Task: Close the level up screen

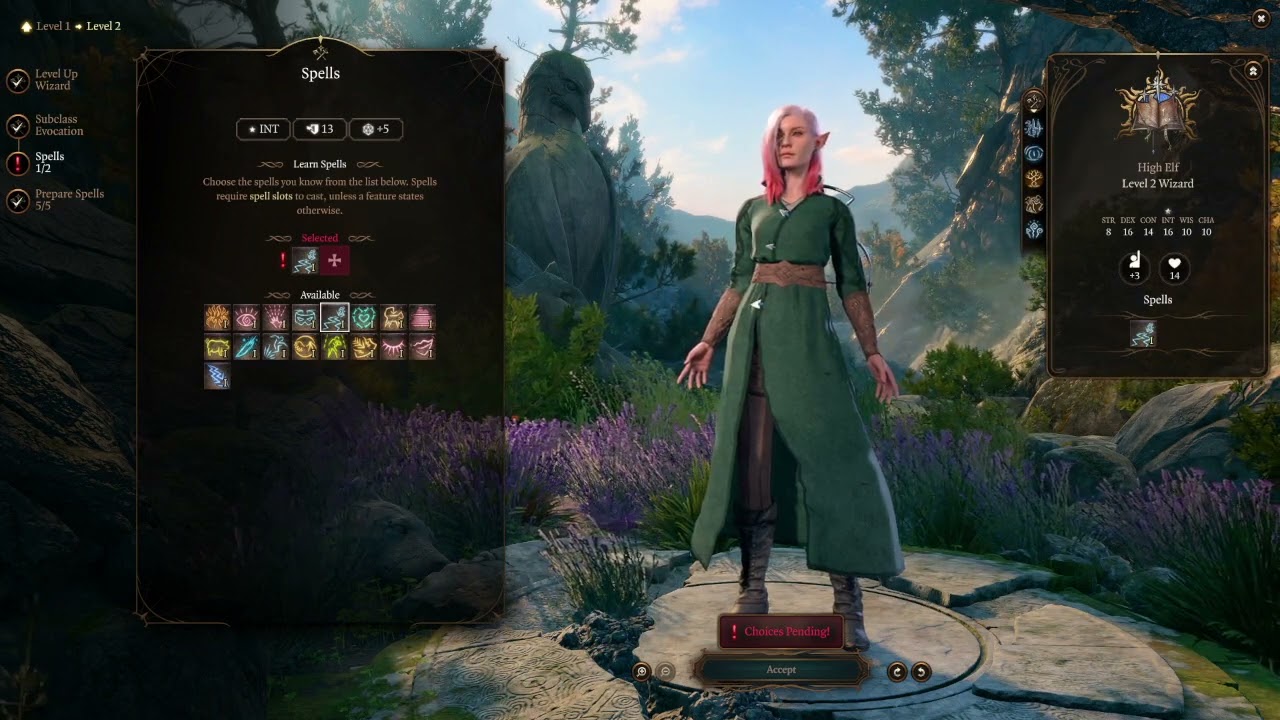Action: (1260, 18)
